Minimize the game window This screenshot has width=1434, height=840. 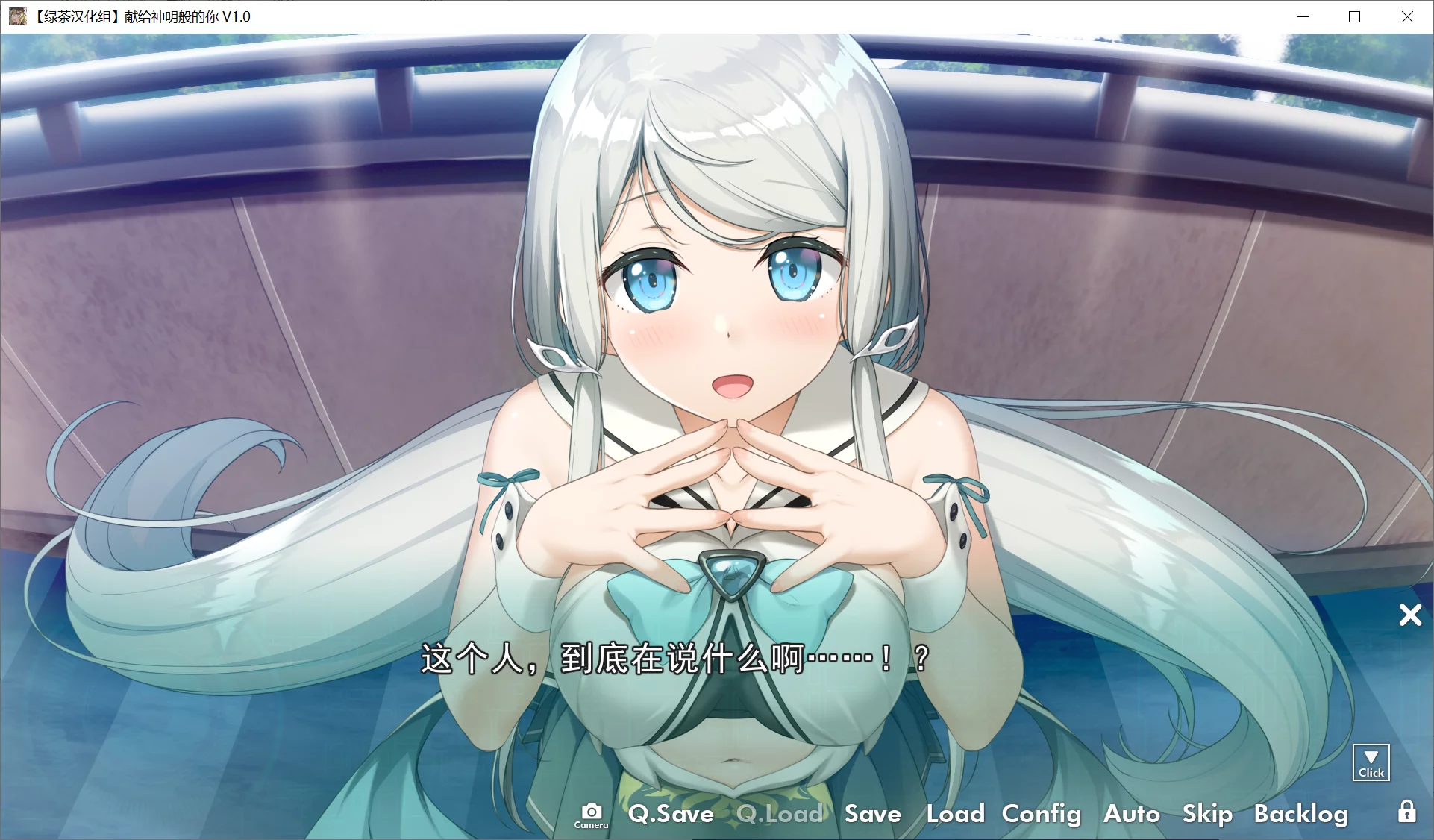[x=1303, y=16]
